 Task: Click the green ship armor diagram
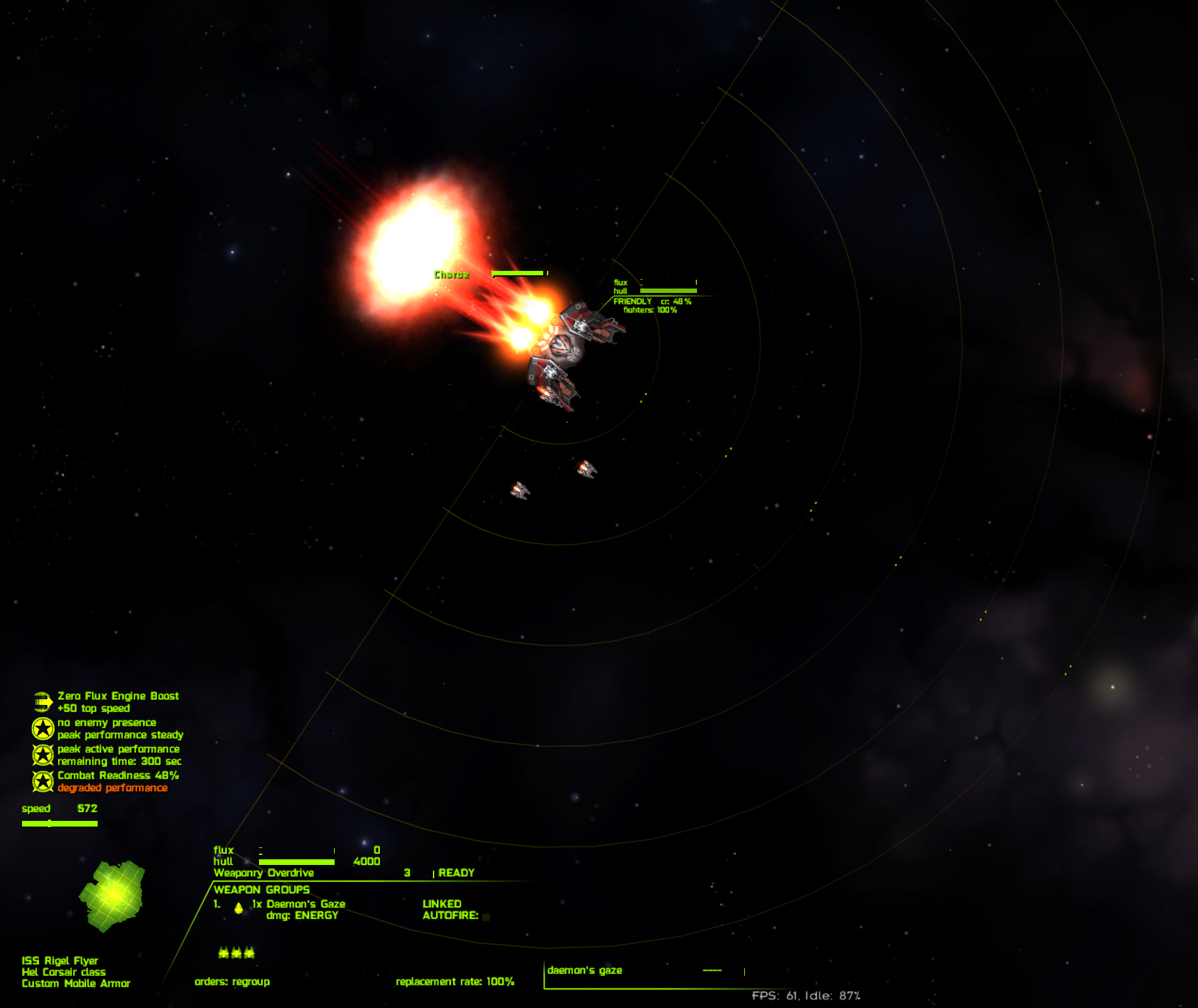pos(112,896)
